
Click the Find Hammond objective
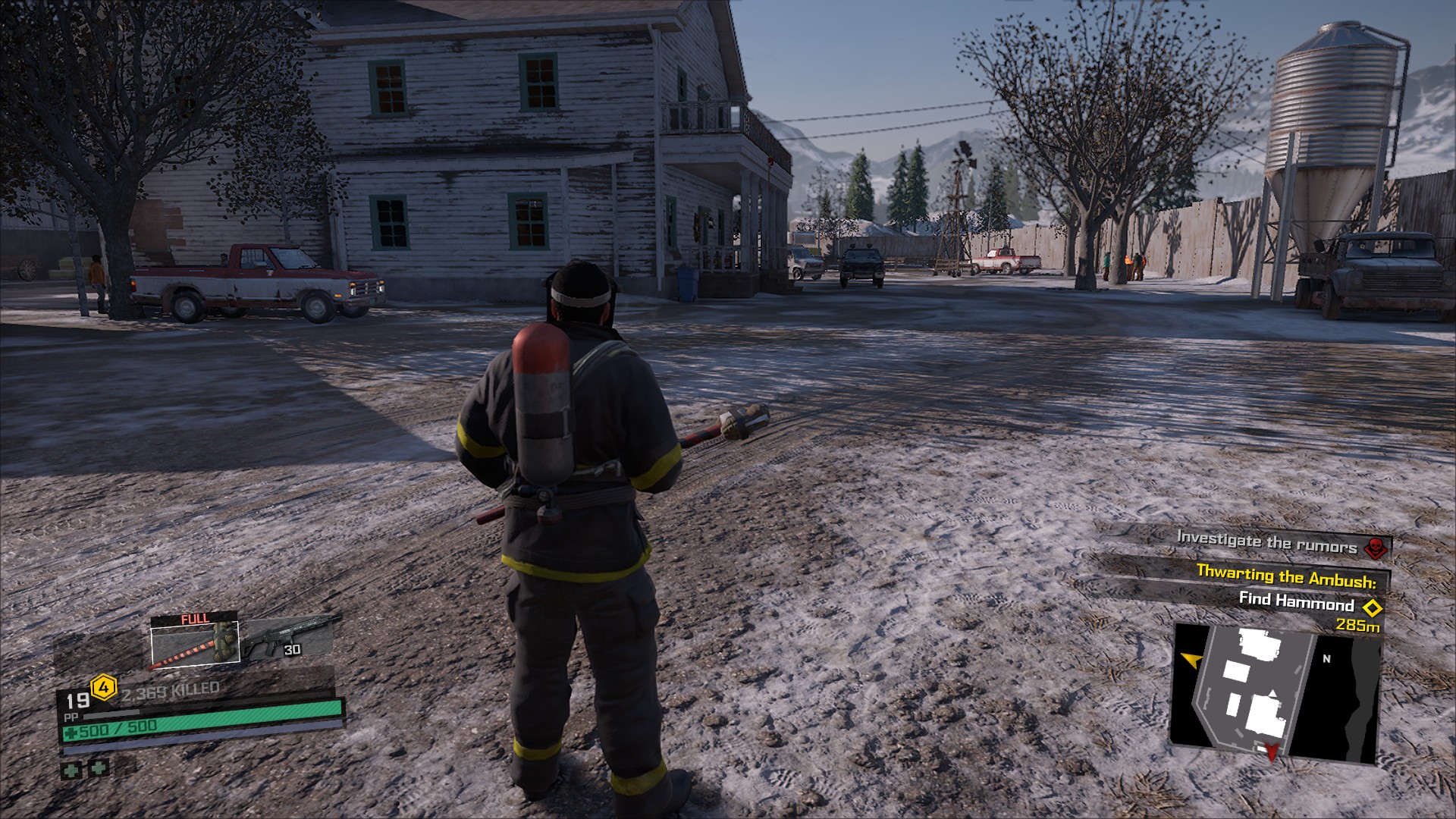tap(1296, 601)
